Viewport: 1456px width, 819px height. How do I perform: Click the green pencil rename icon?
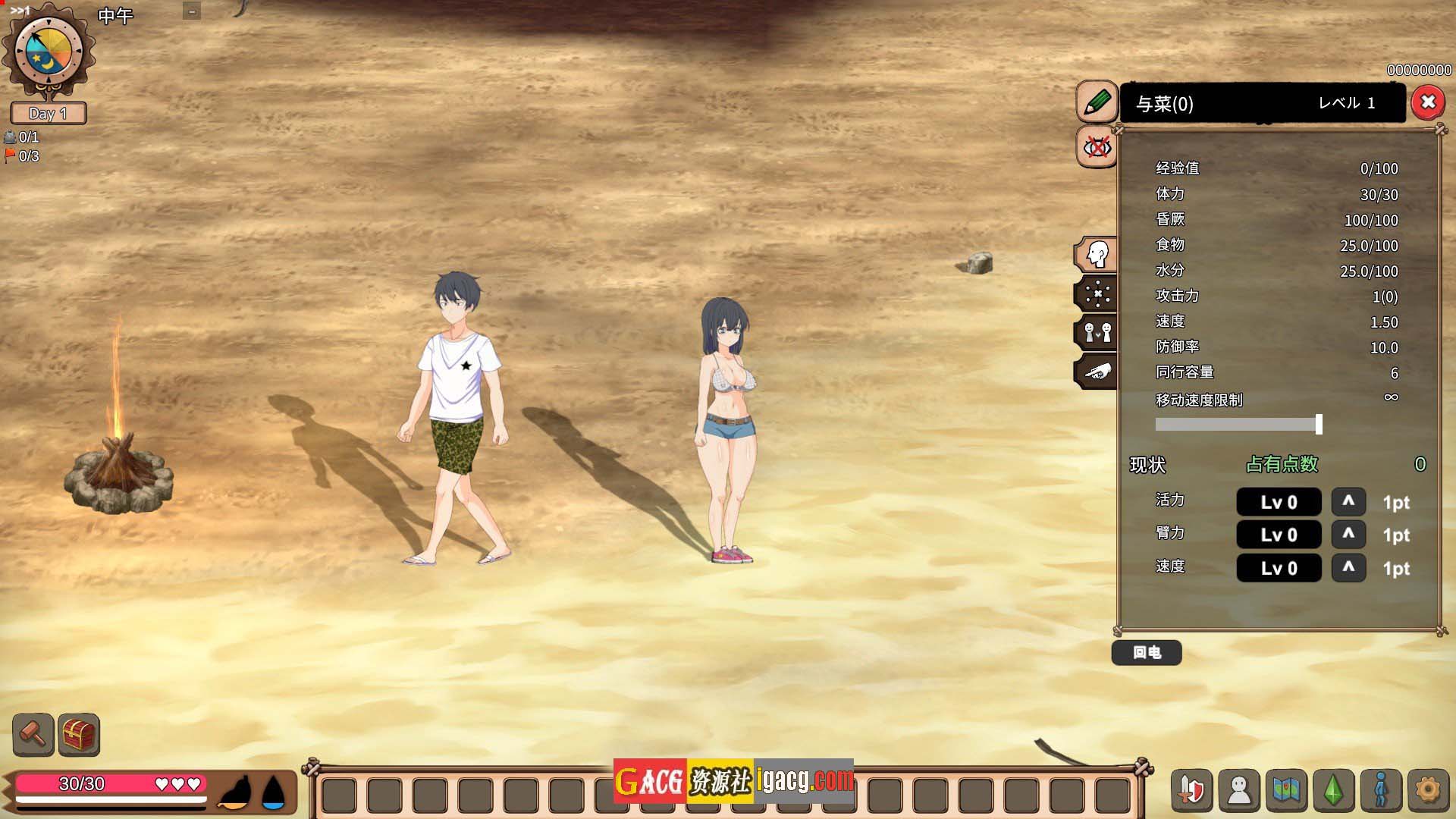(1097, 102)
